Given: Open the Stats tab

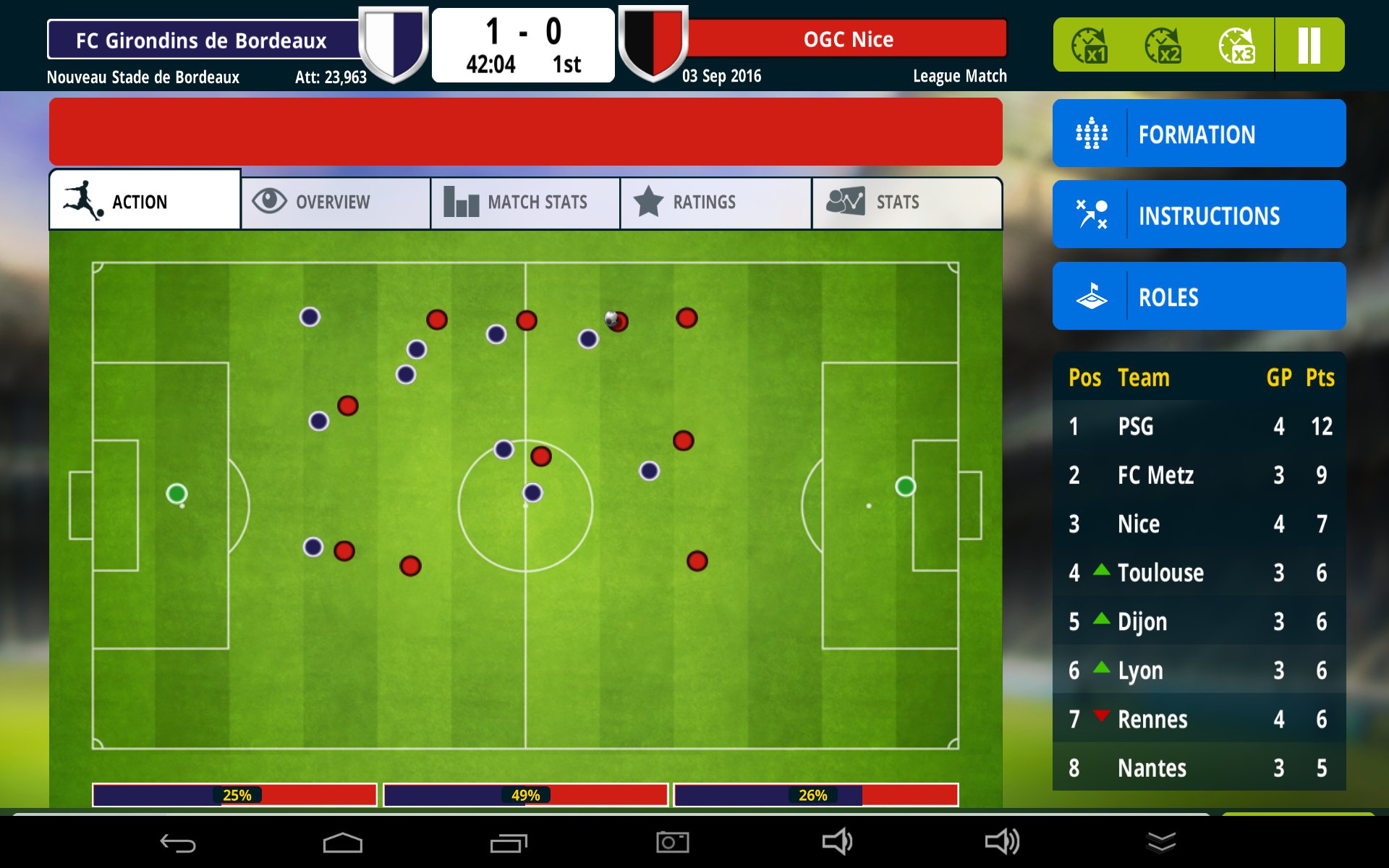Looking at the screenshot, I should [x=906, y=202].
